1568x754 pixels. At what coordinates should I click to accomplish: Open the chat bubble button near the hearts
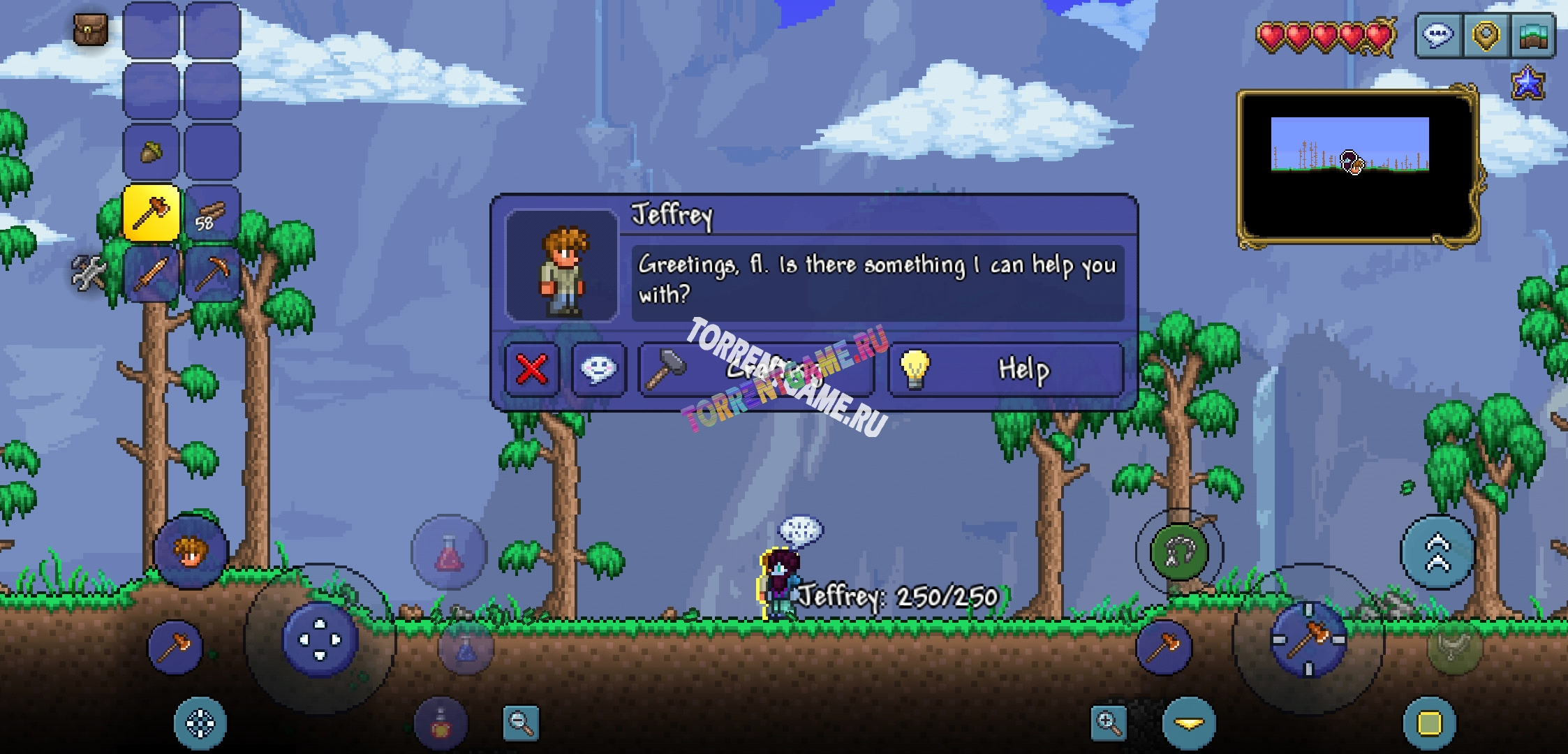tap(1438, 35)
